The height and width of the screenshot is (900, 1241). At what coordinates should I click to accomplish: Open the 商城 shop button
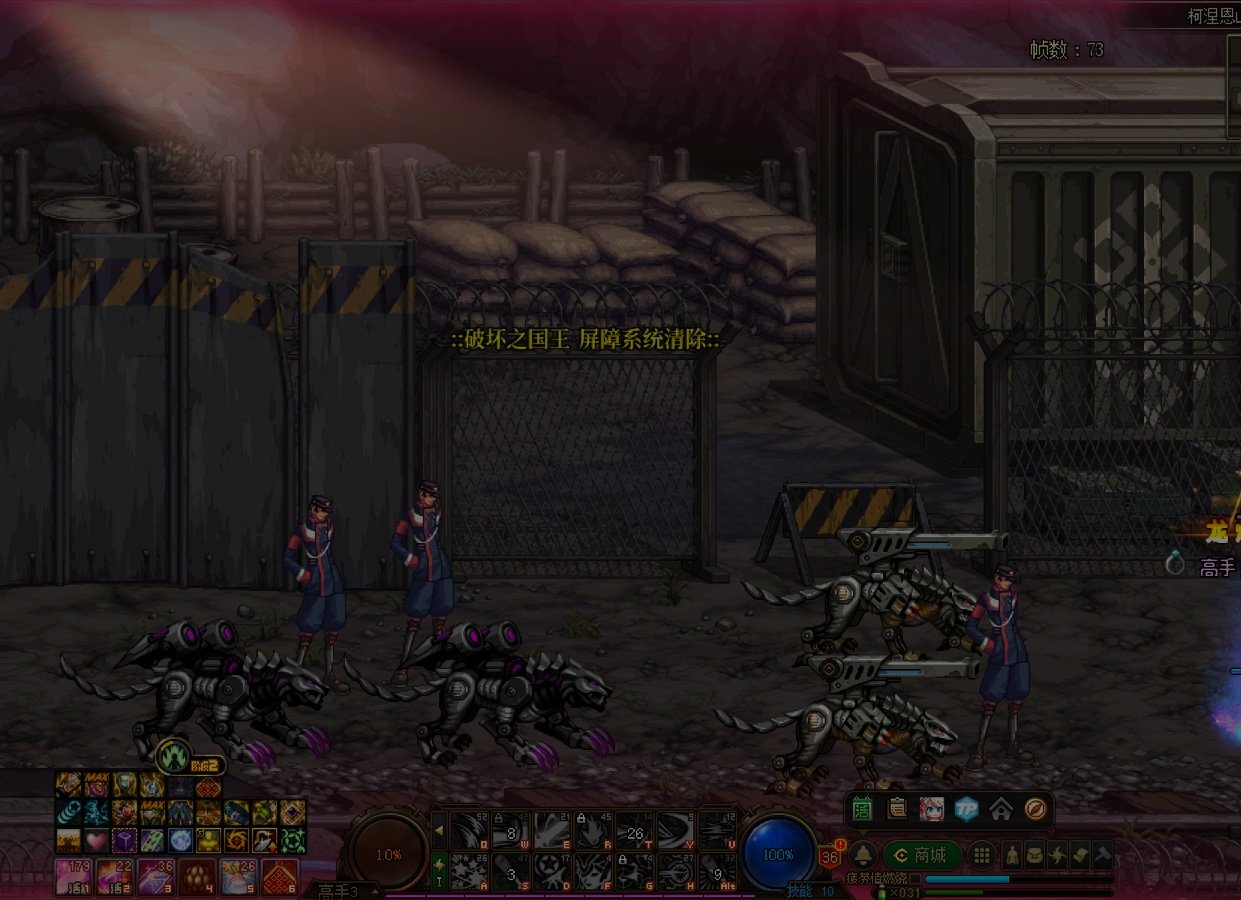click(x=921, y=855)
